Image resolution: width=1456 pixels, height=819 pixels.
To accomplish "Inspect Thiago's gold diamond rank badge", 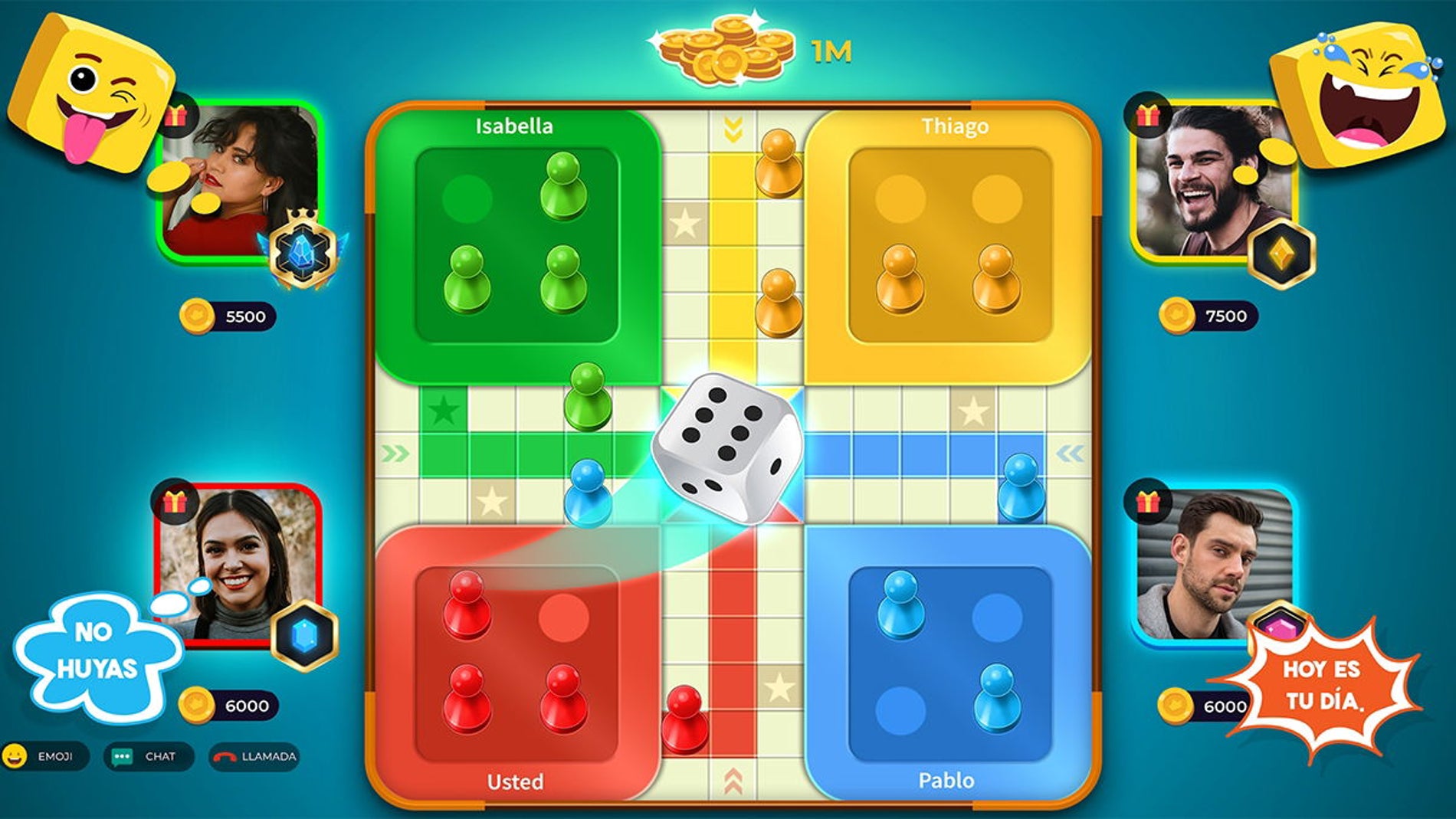I will [1281, 252].
